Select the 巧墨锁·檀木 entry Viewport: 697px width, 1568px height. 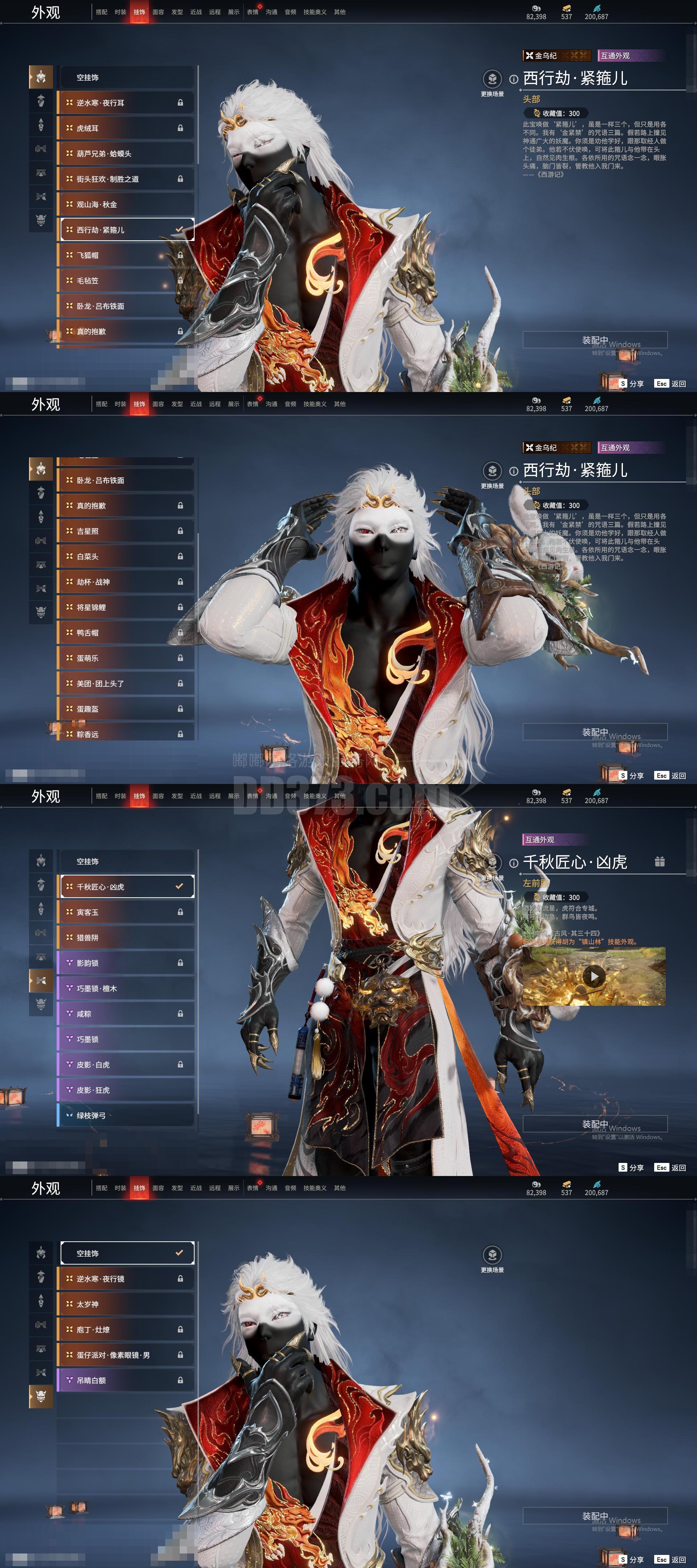126,988
